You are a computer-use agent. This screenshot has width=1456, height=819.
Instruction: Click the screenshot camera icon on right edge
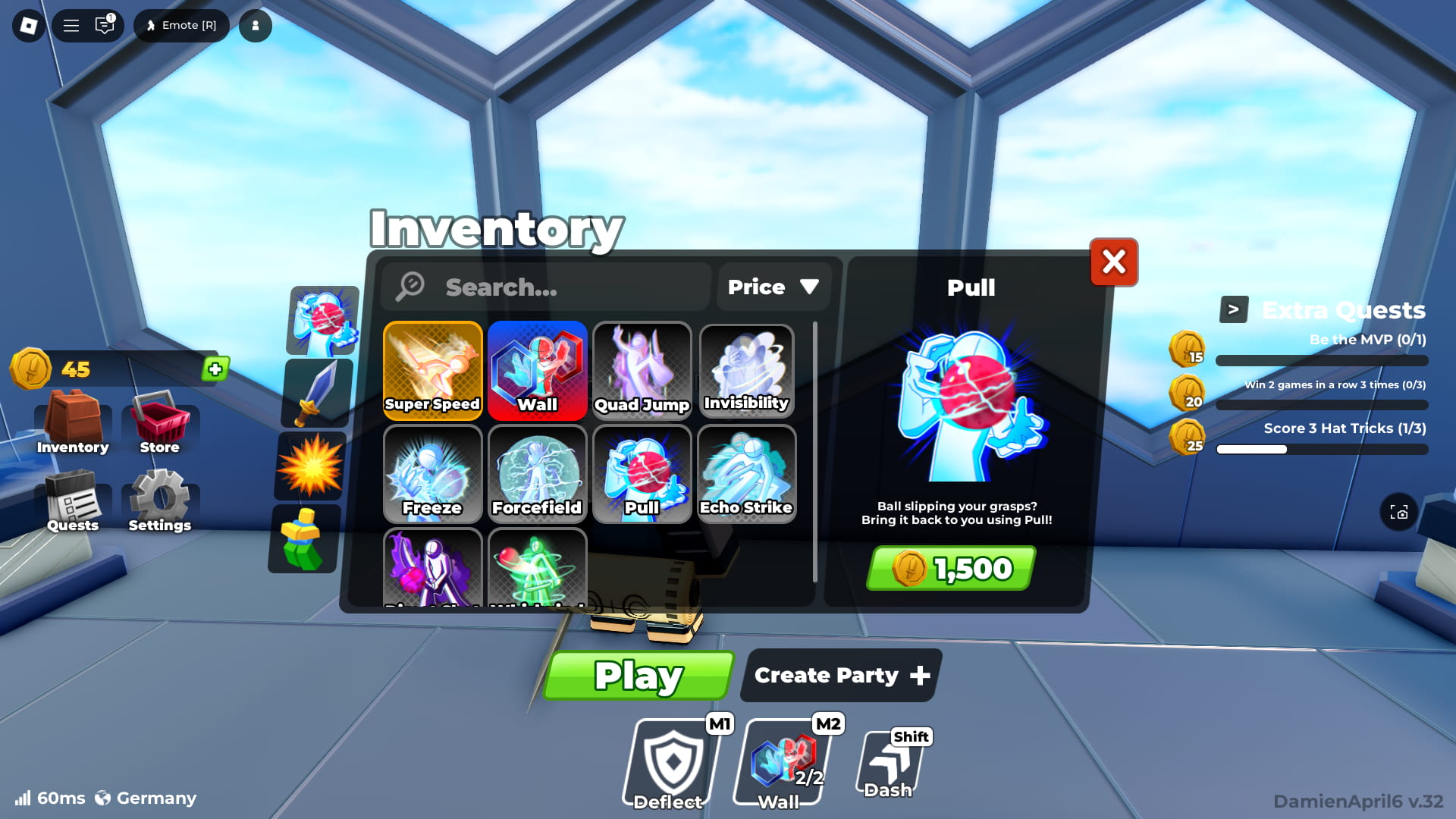pos(1399,513)
